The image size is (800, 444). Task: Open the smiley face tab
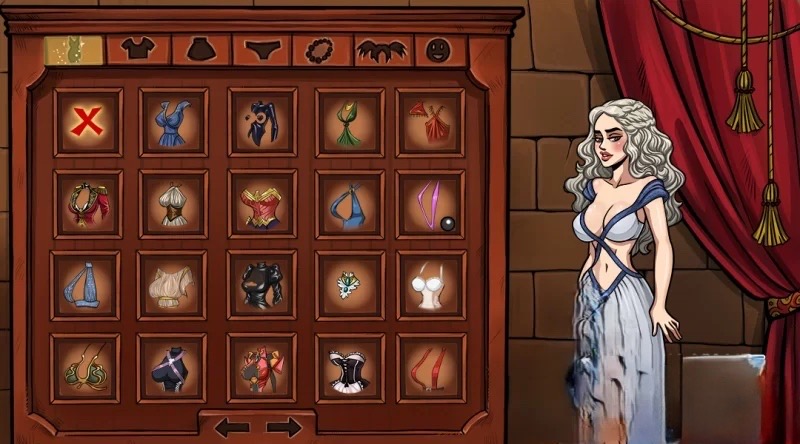point(437,48)
